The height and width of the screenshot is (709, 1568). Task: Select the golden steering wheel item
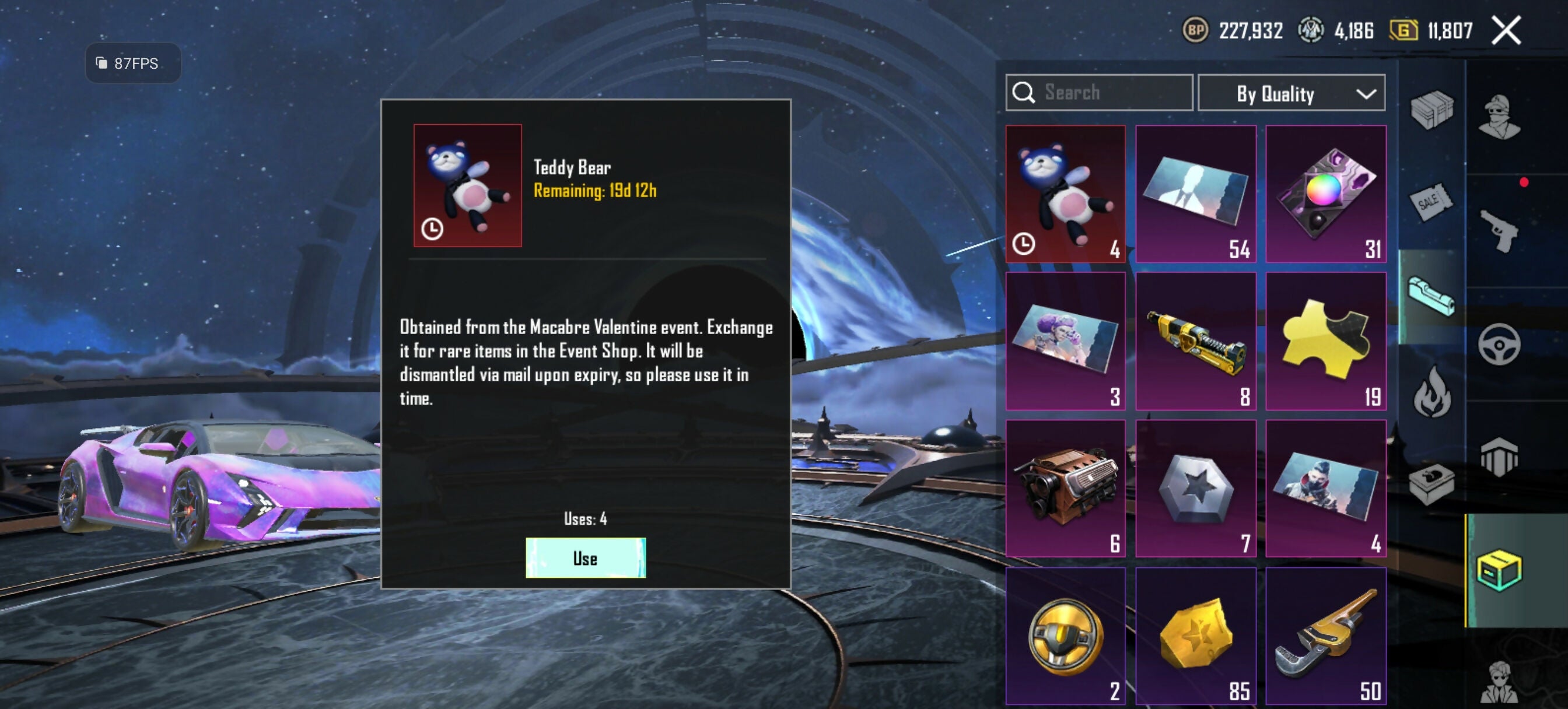click(x=1065, y=636)
